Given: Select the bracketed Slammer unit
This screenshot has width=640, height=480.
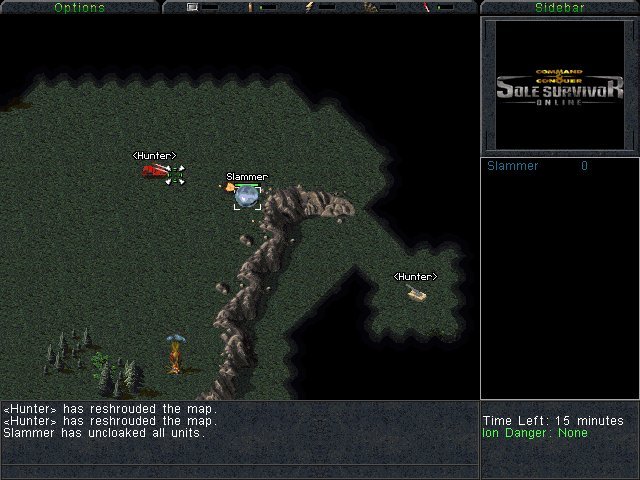Looking at the screenshot, I should coord(247,196).
